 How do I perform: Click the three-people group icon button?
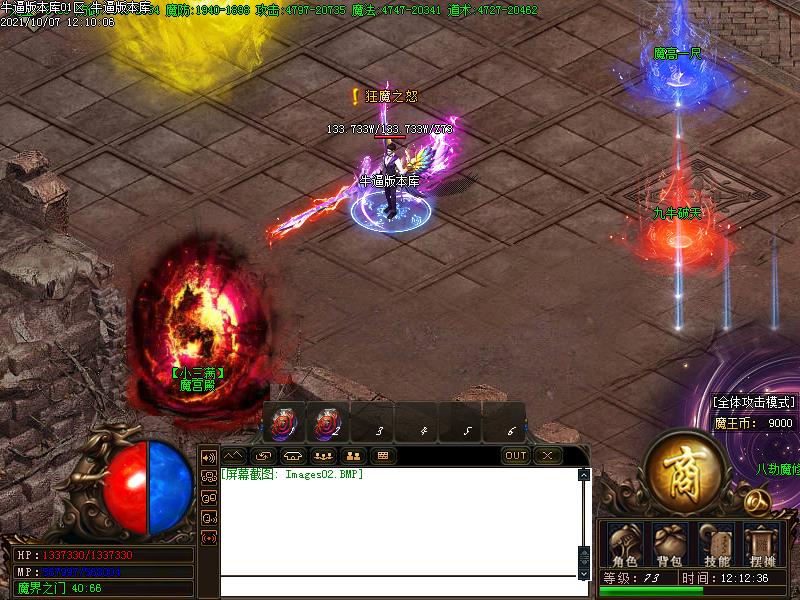point(322,456)
